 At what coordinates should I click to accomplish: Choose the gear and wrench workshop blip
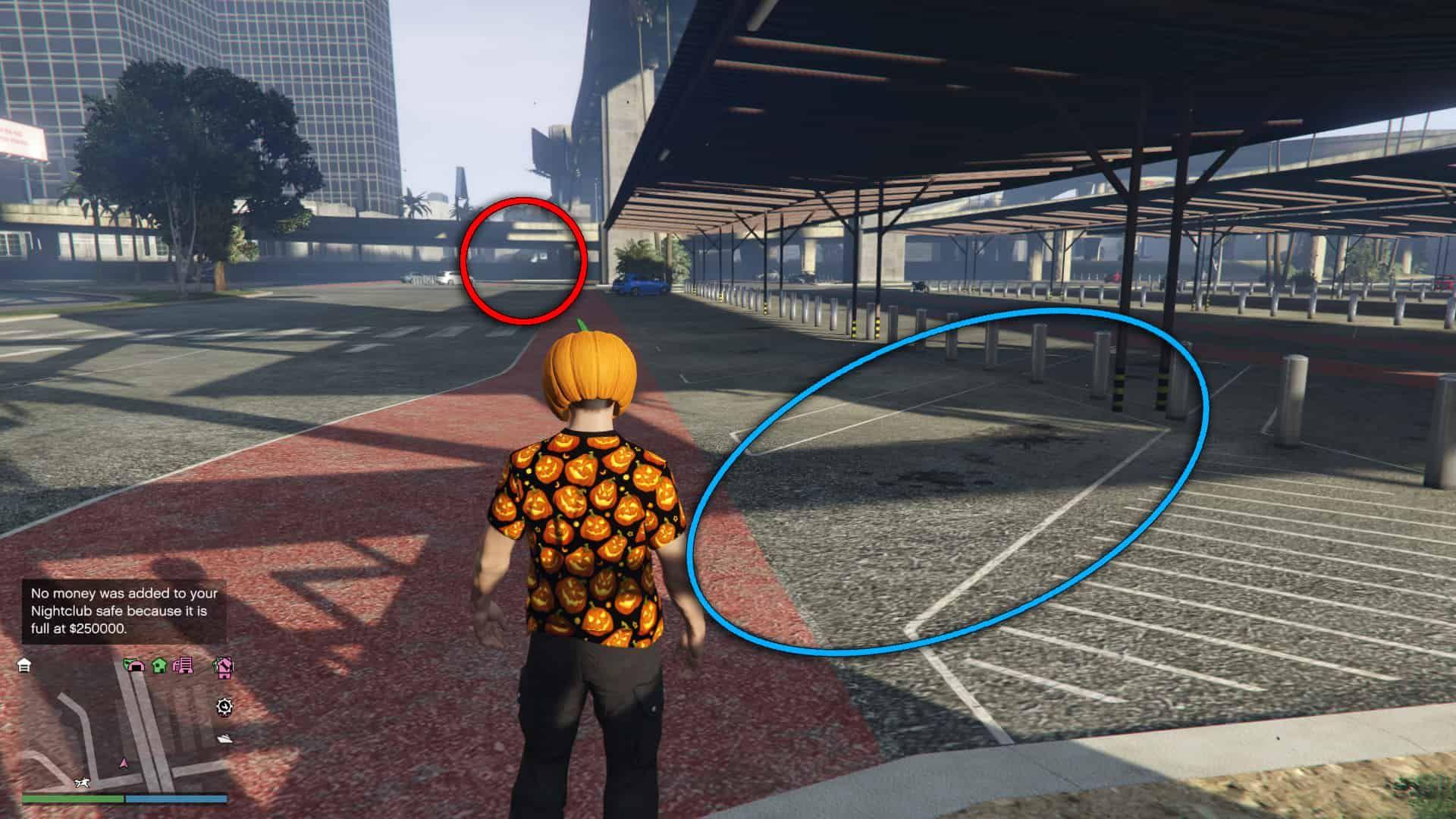[x=224, y=707]
